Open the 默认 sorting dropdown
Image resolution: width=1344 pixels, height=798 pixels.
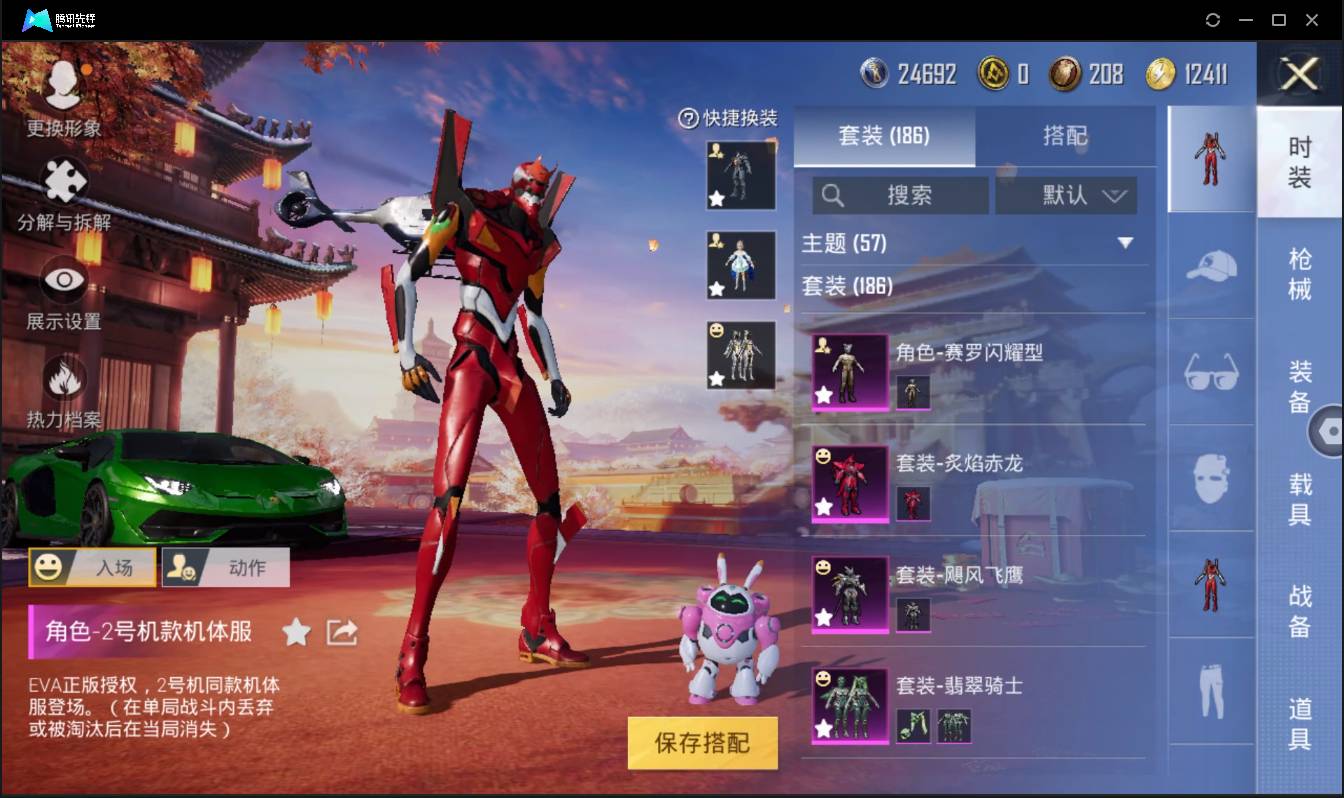point(1066,195)
